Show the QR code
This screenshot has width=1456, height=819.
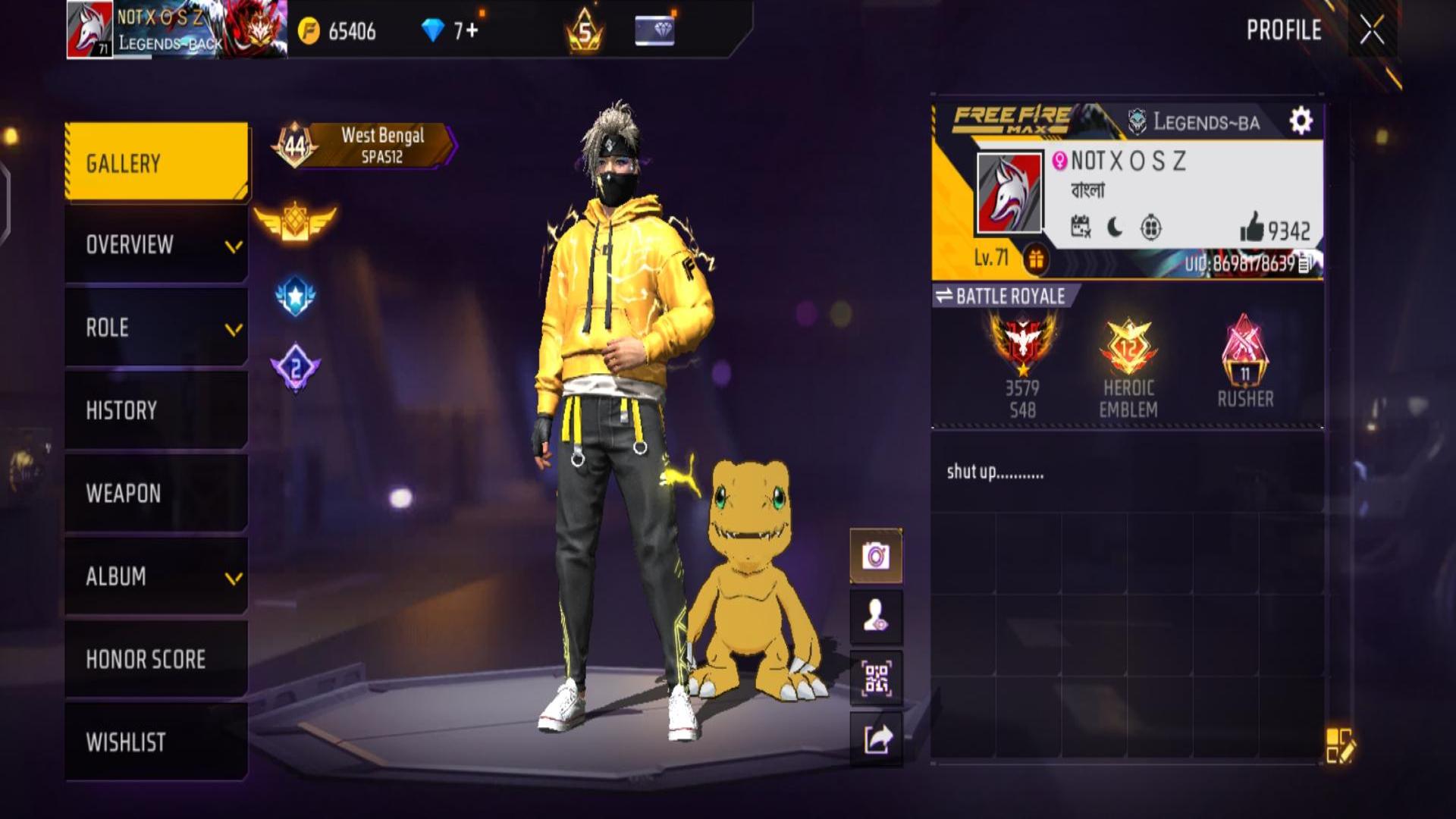[x=876, y=678]
